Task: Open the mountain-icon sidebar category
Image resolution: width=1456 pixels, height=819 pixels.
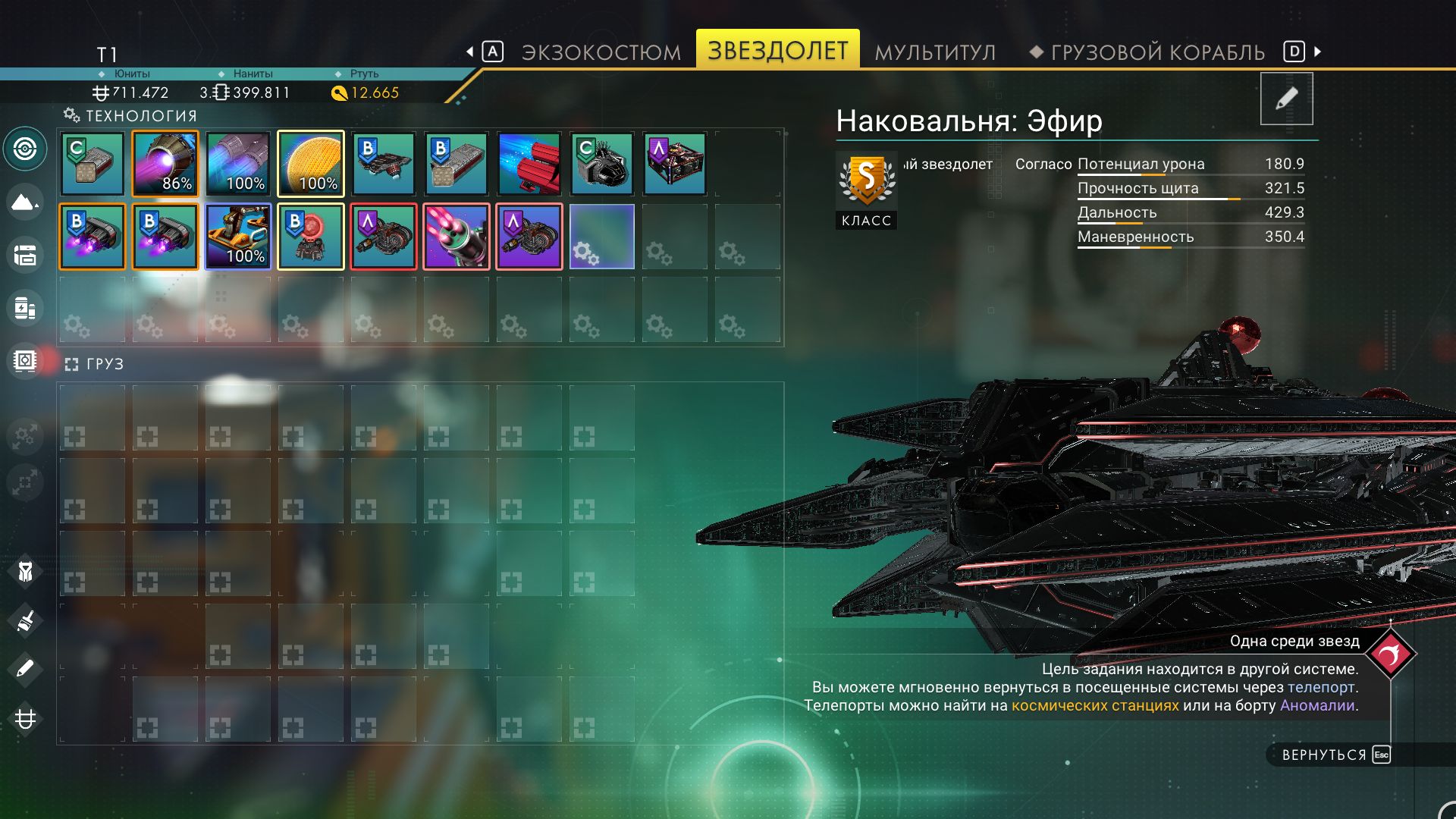Action: pyautogui.click(x=25, y=202)
